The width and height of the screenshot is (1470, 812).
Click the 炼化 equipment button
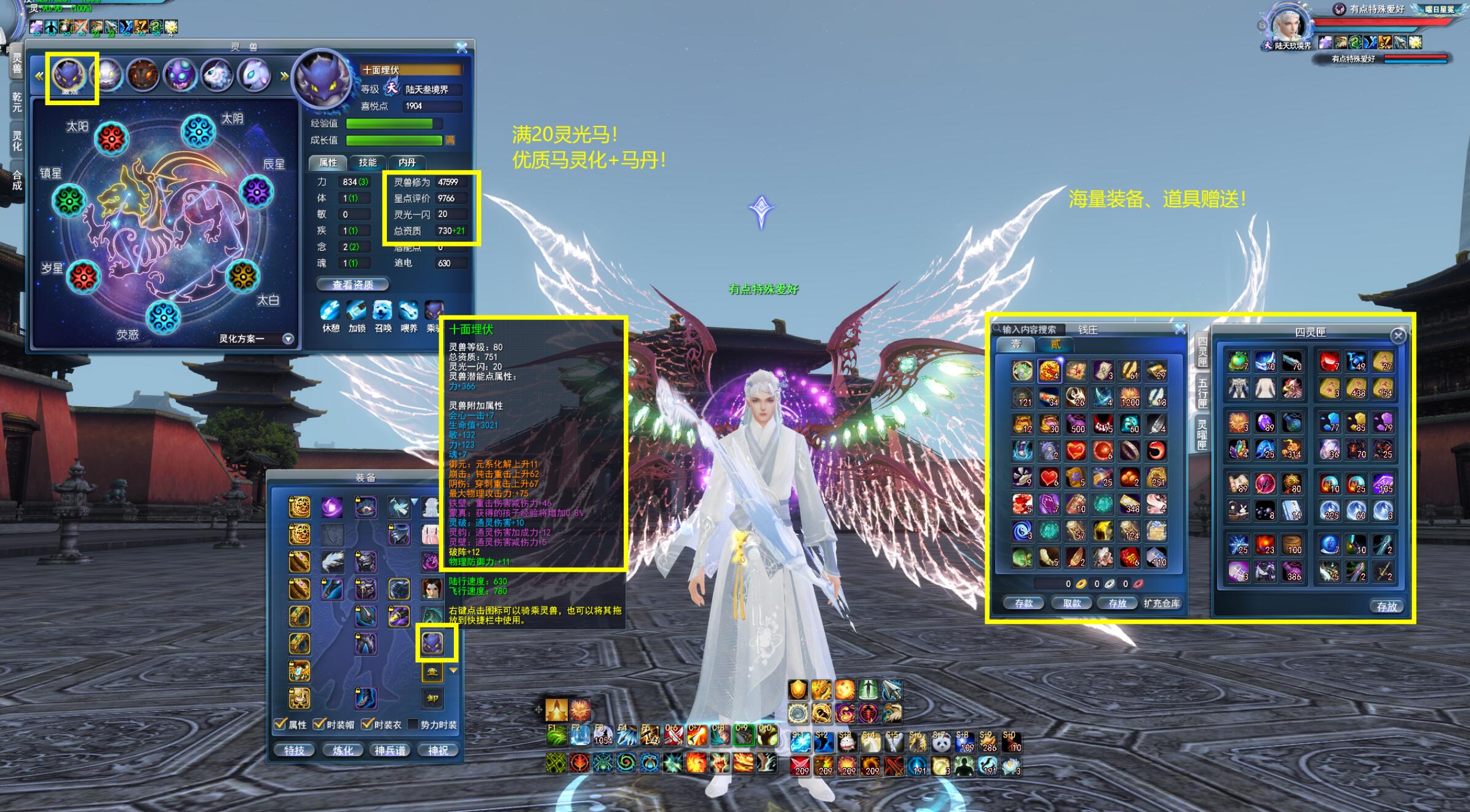pos(343,751)
